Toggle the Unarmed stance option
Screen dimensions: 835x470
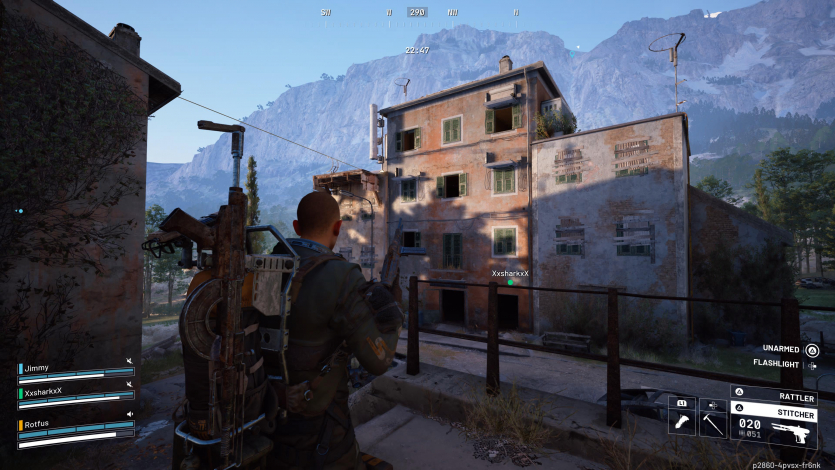point(811,349)
